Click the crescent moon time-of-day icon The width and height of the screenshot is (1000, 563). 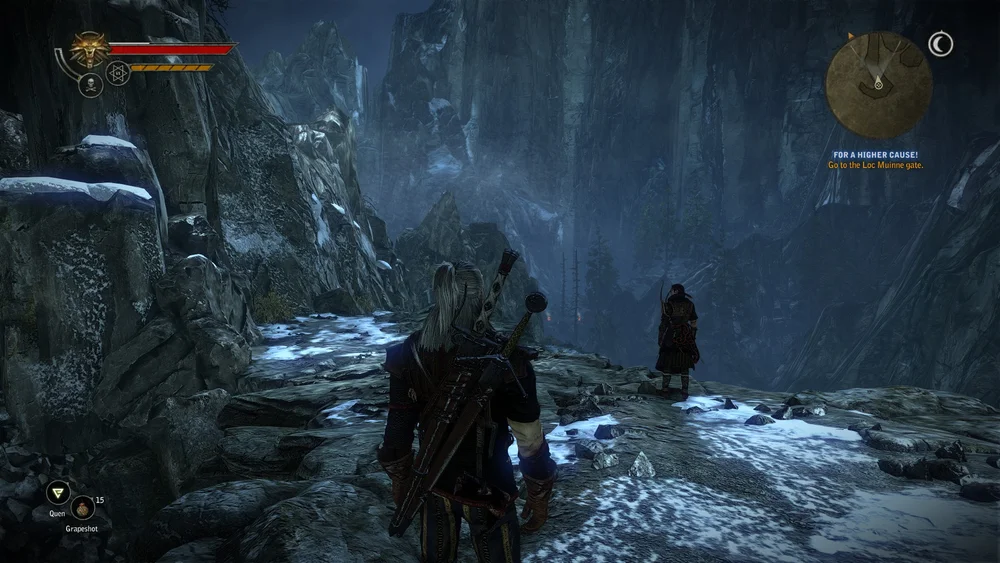tap(940, 44)
